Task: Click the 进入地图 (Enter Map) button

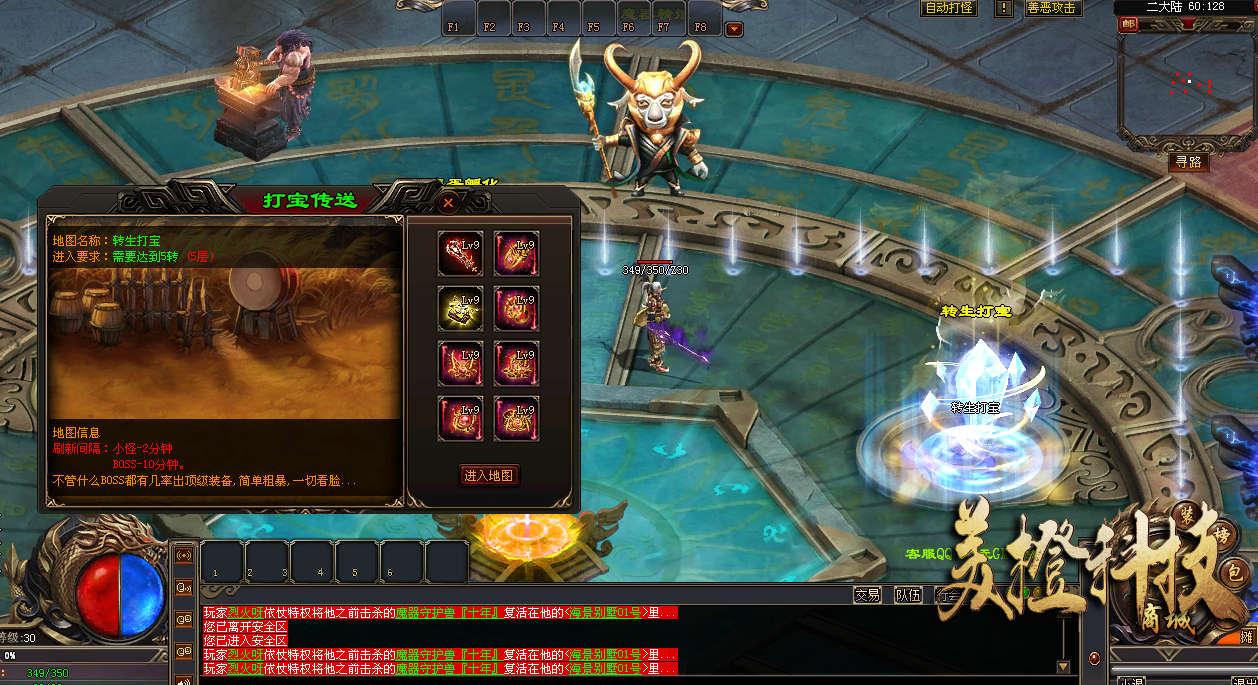Action: 489,476
